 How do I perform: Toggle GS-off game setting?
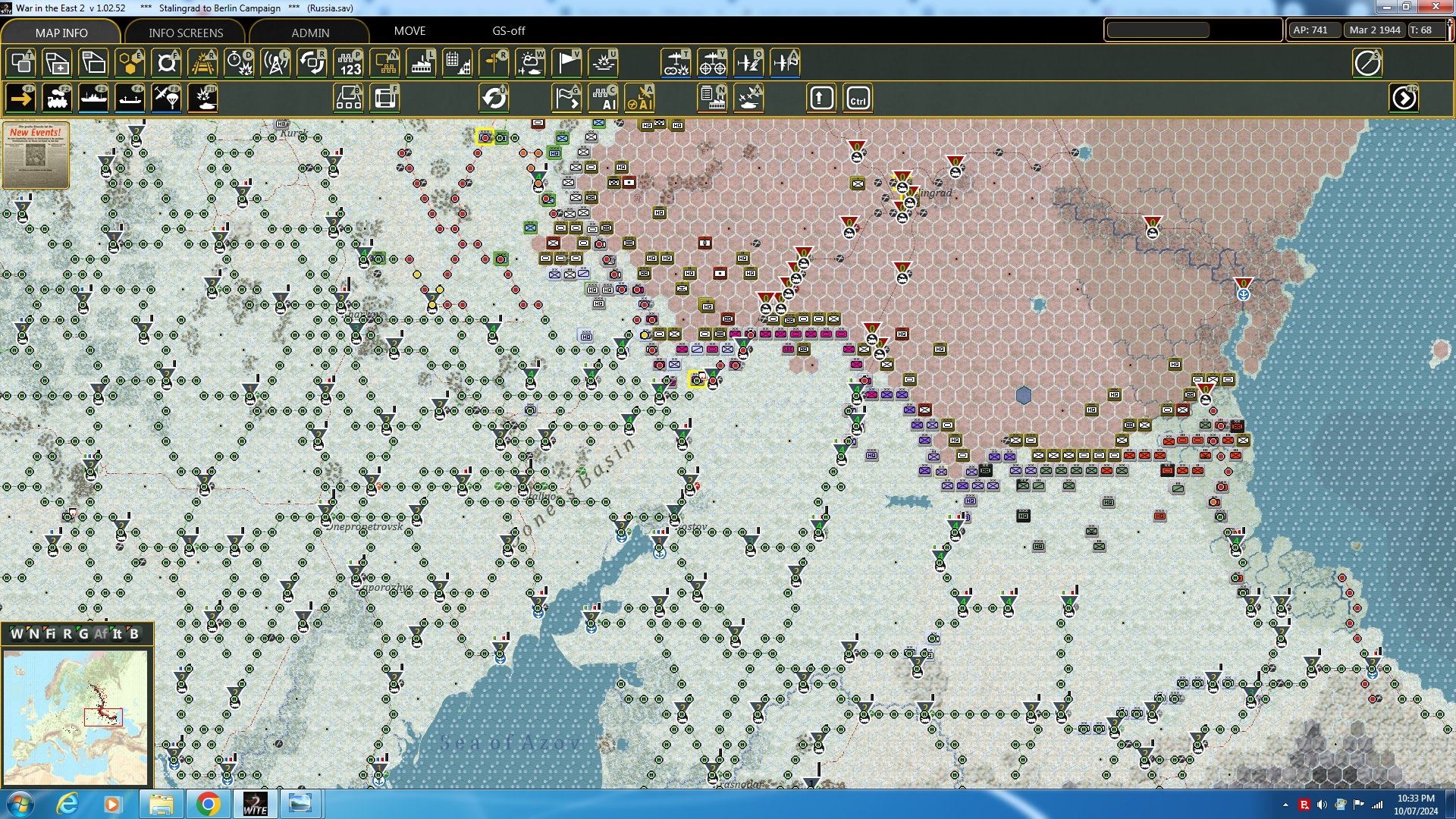(x=508, y=31)
